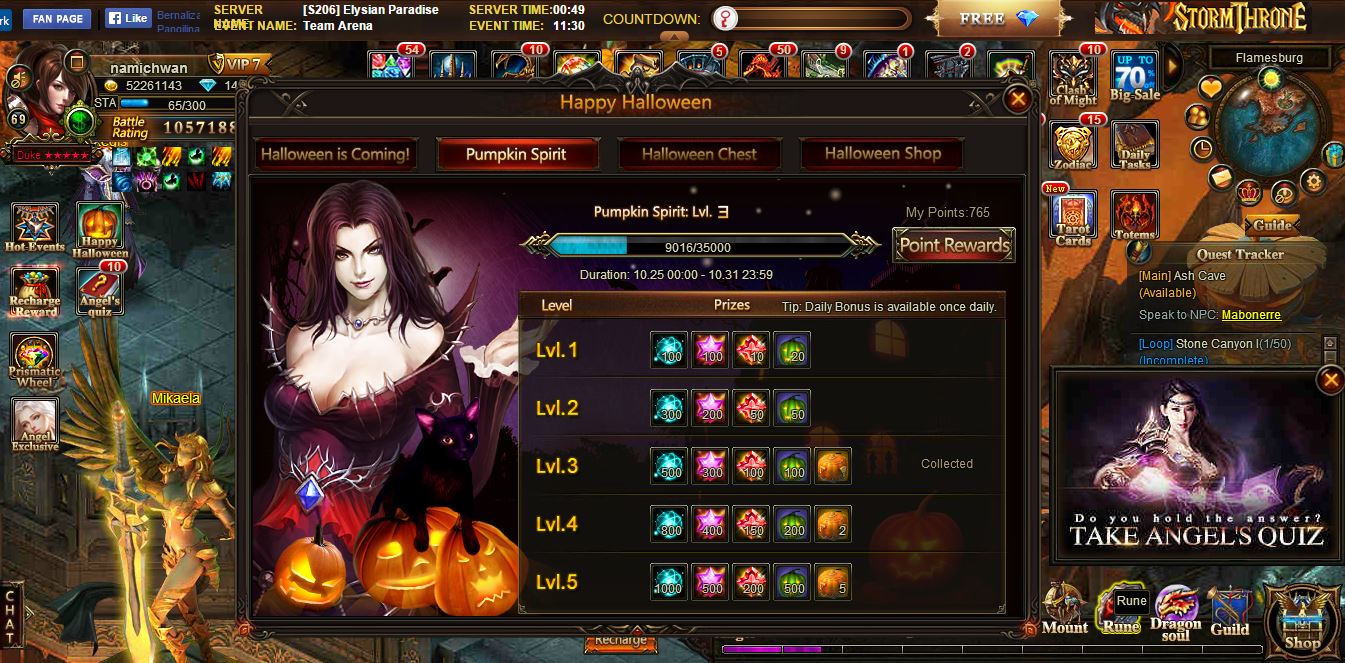Switch to Halloween is Coming! tab
This screenshot has width=1345, height=663.
tap(335, 154)
